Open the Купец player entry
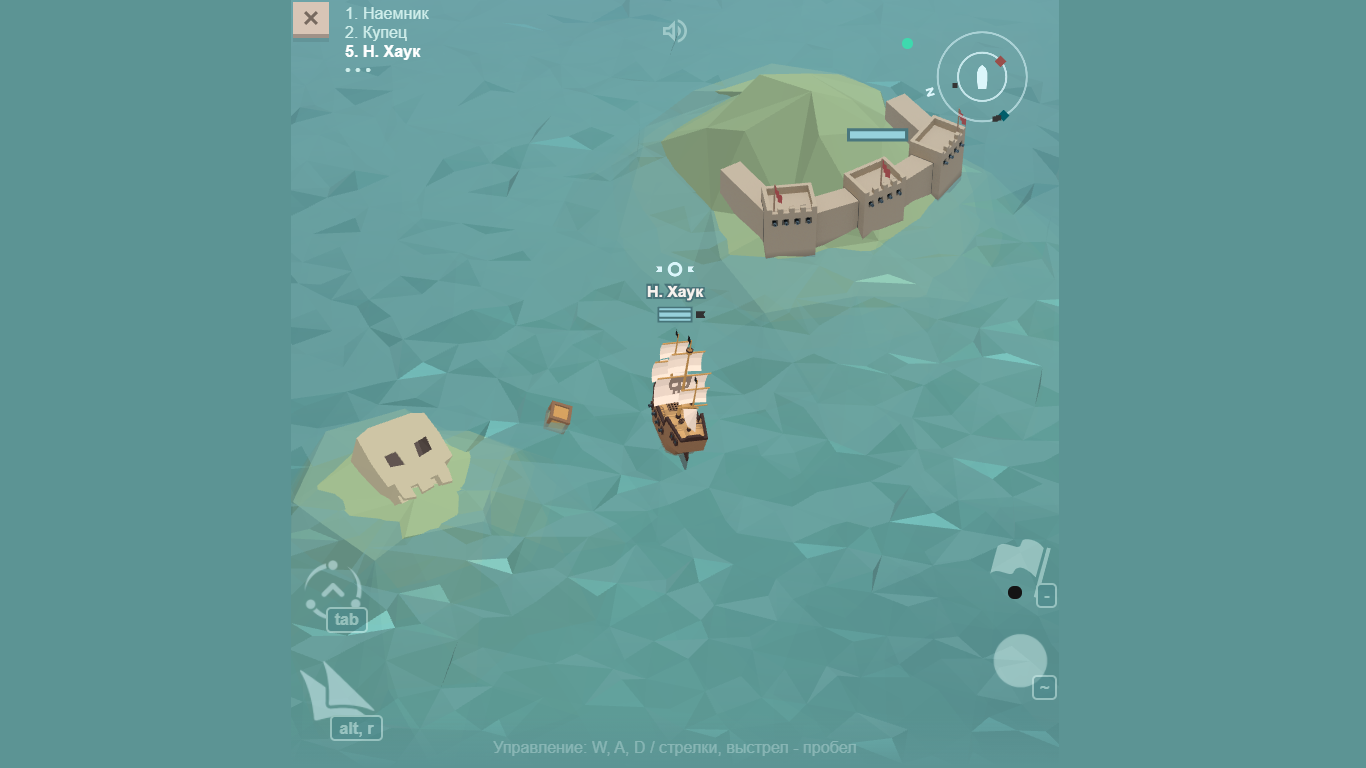Screen dimensions: 1366x768 tap(373, 31)
